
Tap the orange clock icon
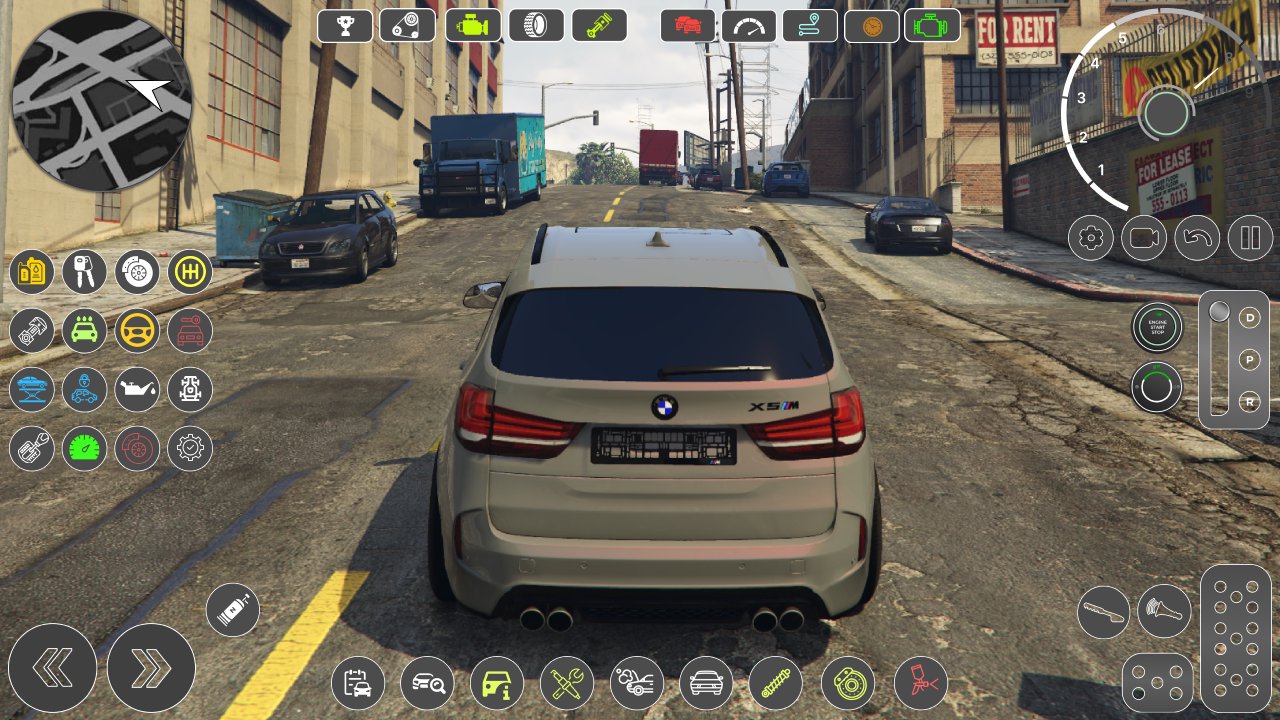coord(871,26)
